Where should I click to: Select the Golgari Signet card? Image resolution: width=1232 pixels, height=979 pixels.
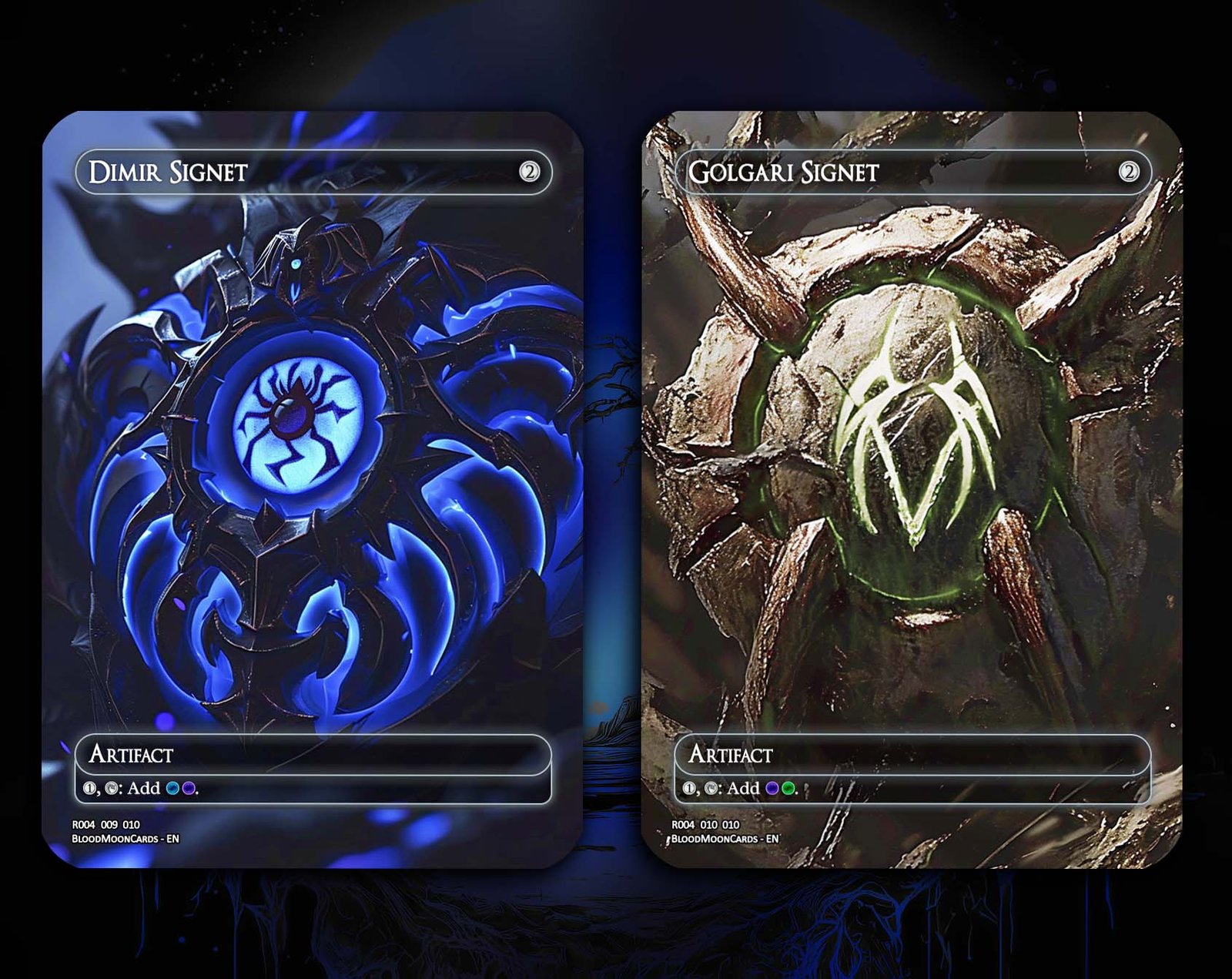[x=912, y=489]
